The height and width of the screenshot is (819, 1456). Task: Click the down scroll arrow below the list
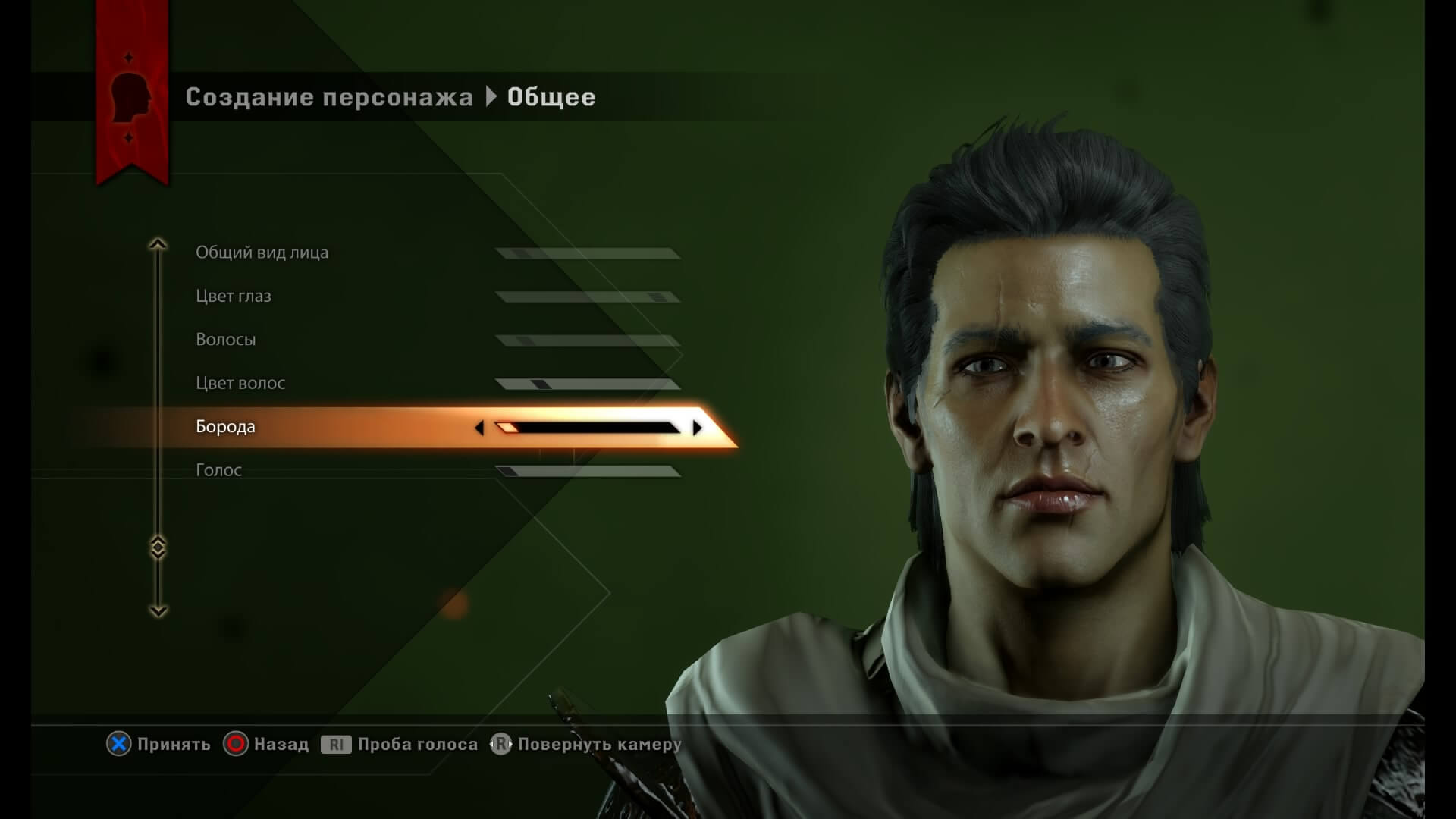(158, 609)
